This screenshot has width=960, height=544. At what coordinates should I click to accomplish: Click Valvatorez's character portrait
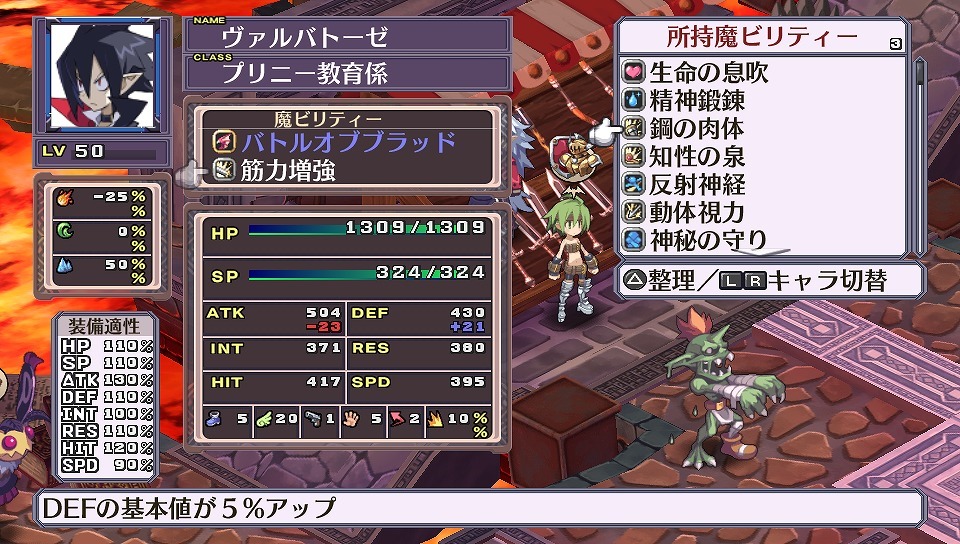click(x=102, y=76)
